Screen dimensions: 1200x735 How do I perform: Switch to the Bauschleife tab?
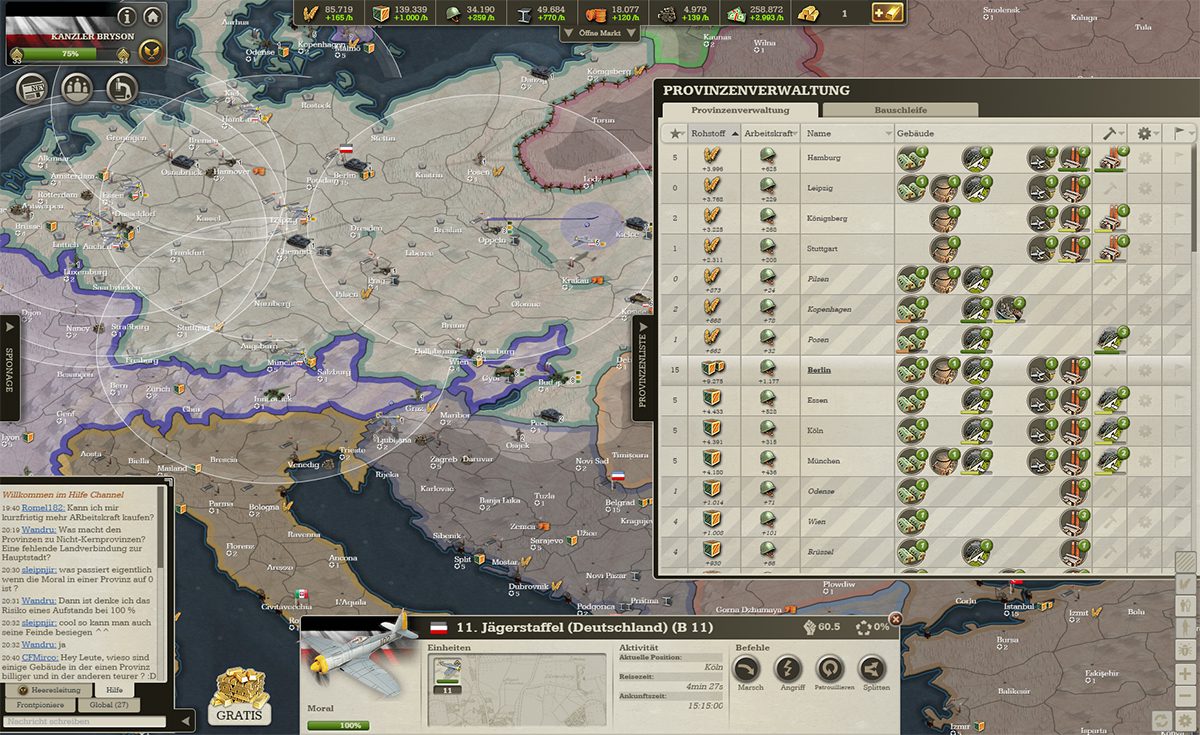pos(900,110)
